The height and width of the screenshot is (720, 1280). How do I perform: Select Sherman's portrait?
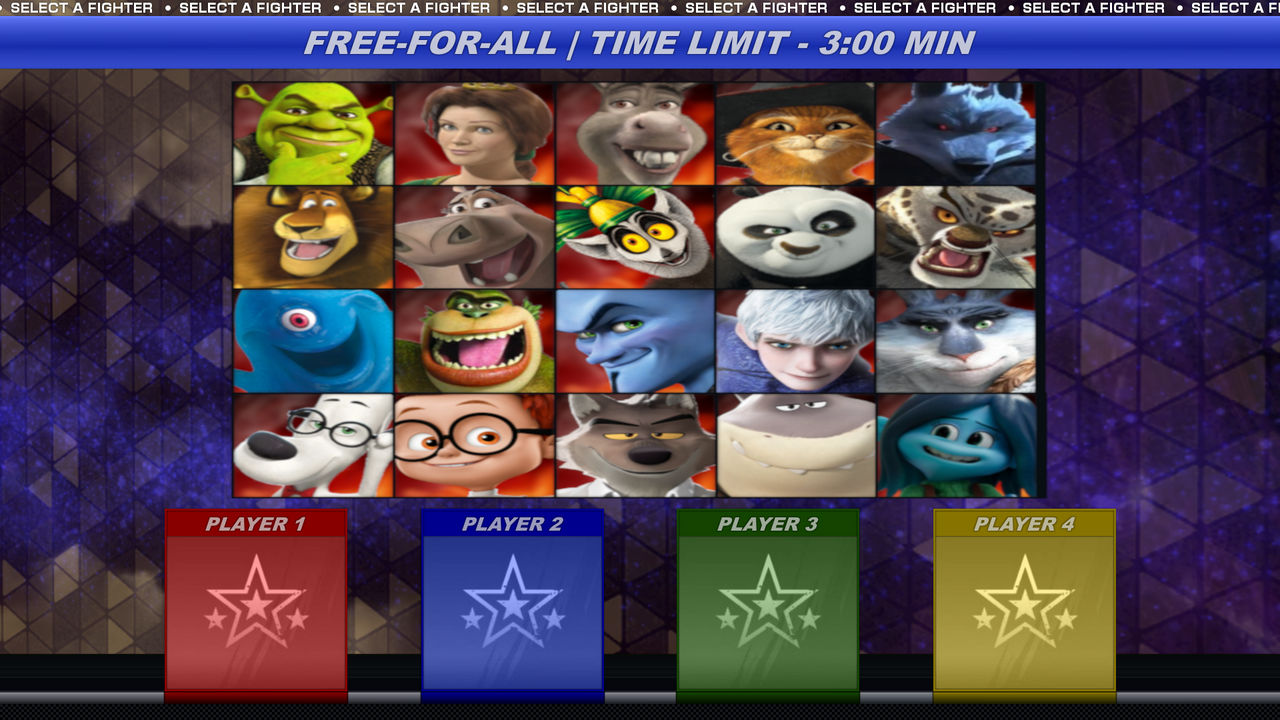[x=473, y=445]
